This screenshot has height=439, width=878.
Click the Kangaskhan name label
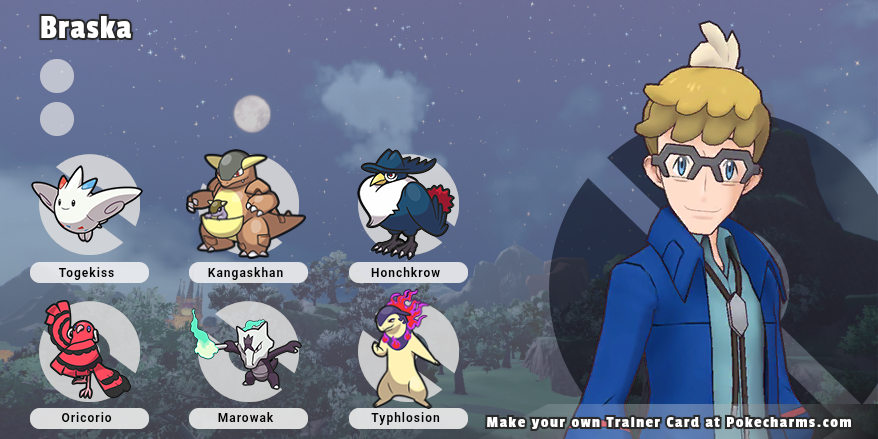[x=248, y=272]
